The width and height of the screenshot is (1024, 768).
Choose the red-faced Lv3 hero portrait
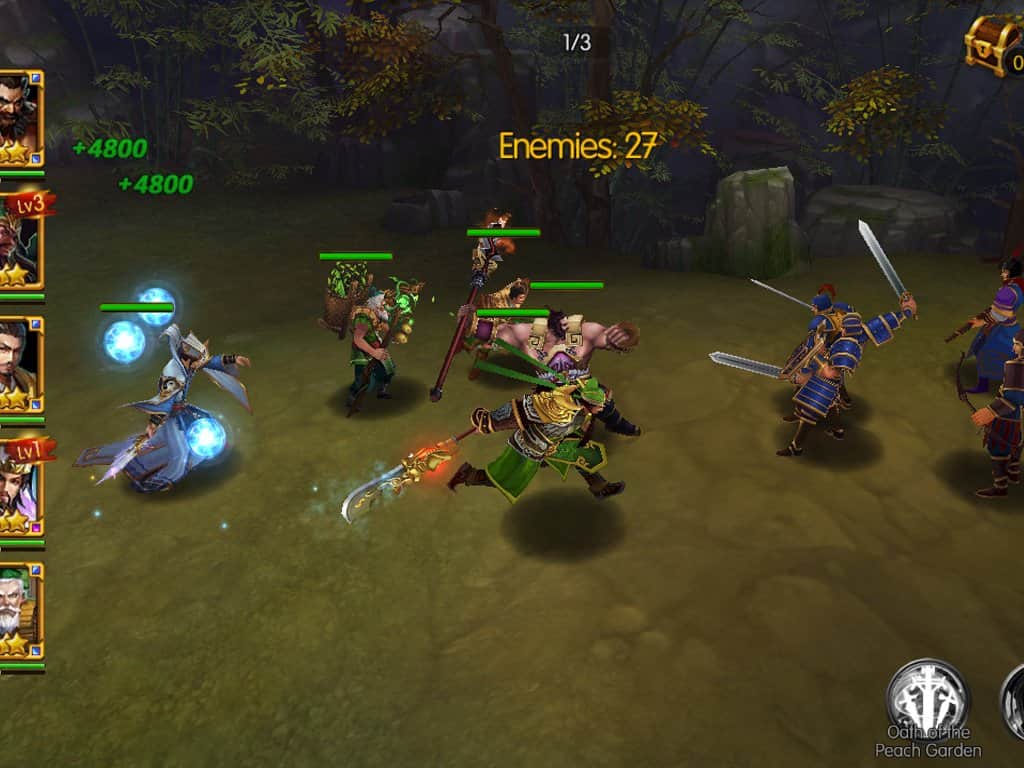coord(19,241)
